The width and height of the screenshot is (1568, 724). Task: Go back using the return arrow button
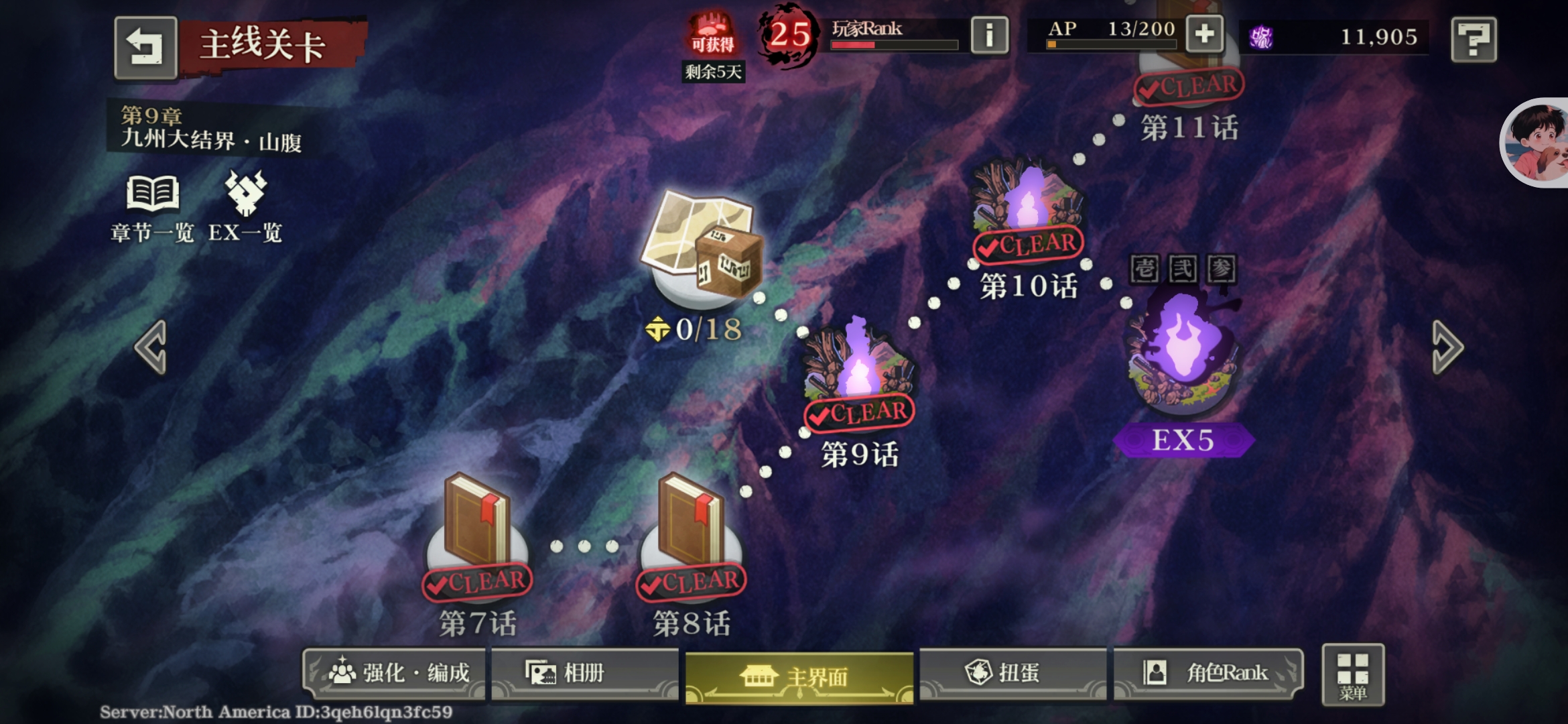(x=145, y=47)
